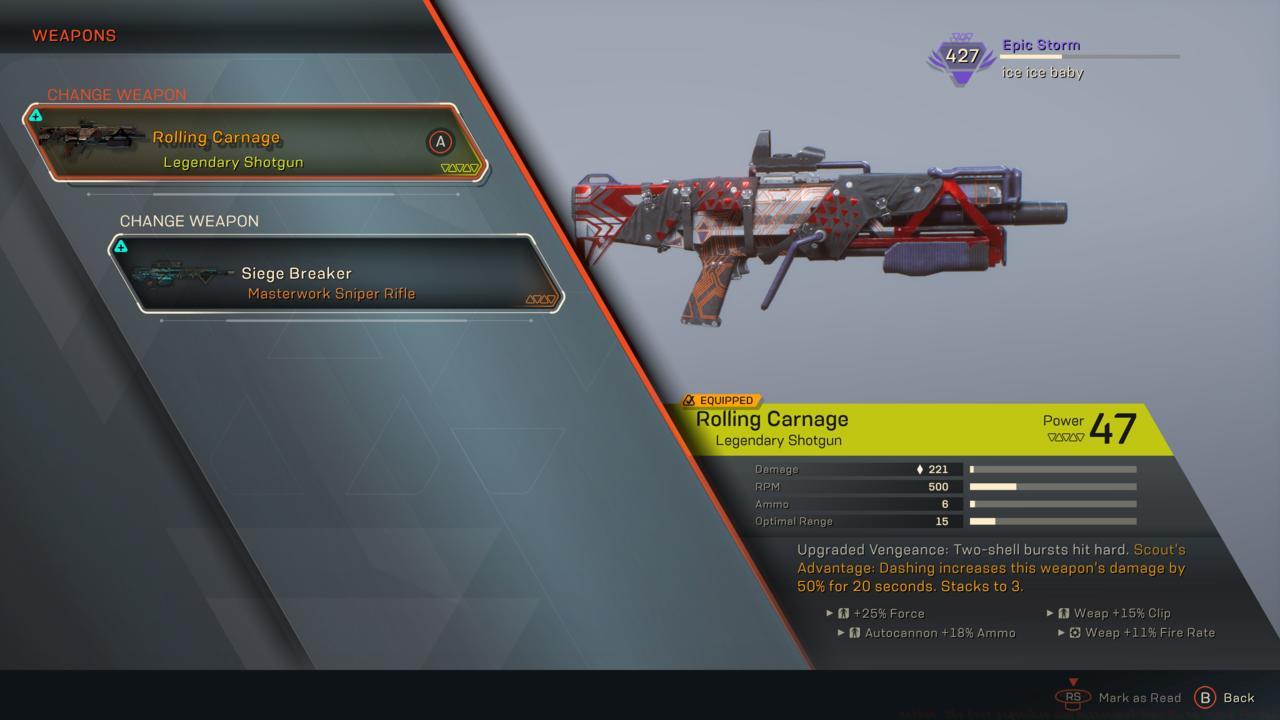Click the teal new-item marker on Rolling Carnage

[37, 115]
